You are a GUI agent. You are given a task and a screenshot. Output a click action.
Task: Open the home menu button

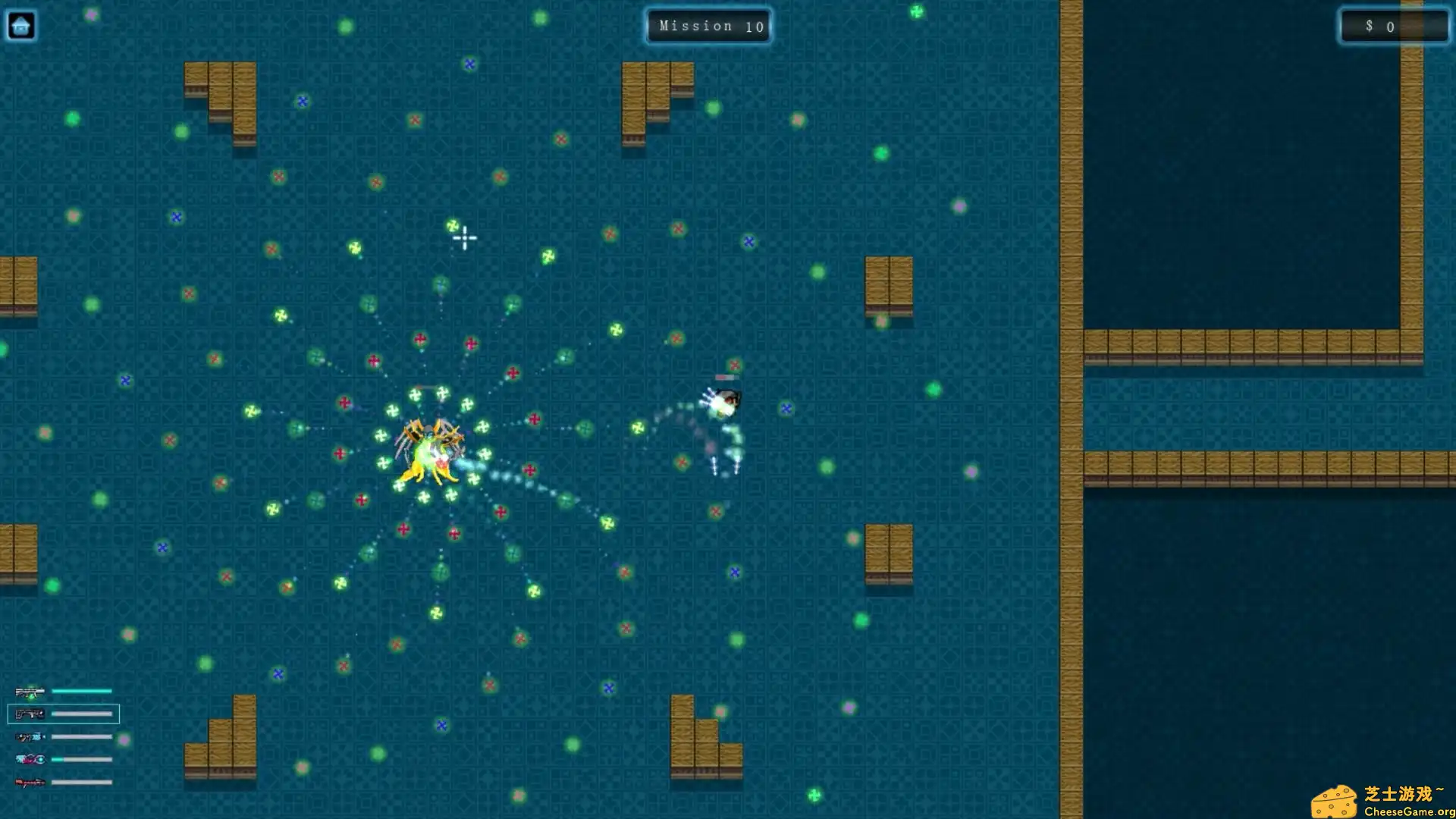pyautogui.click(x=21, y=25)
